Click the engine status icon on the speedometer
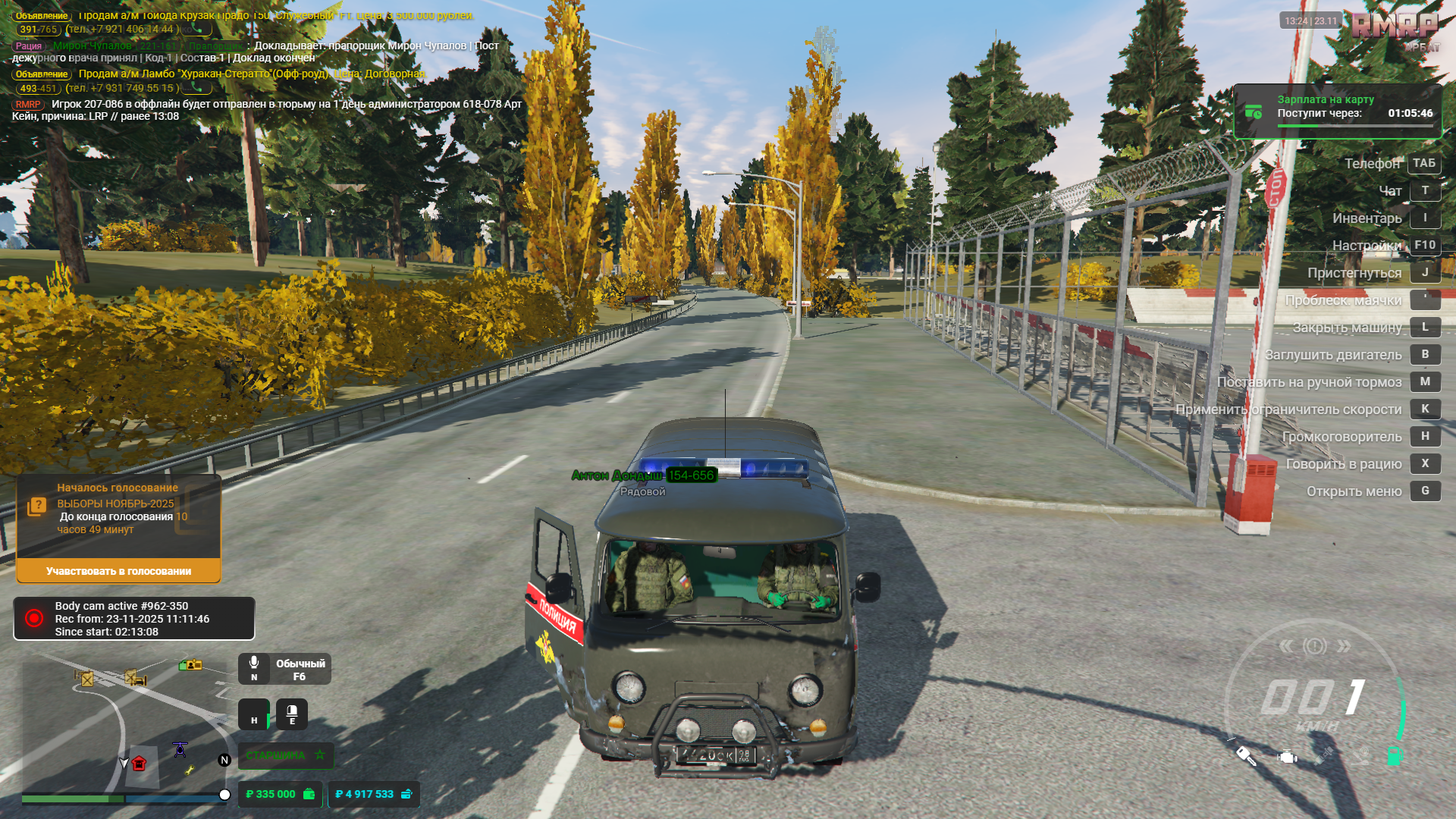Viewport: 1456px width, 819px height. 1287,757
